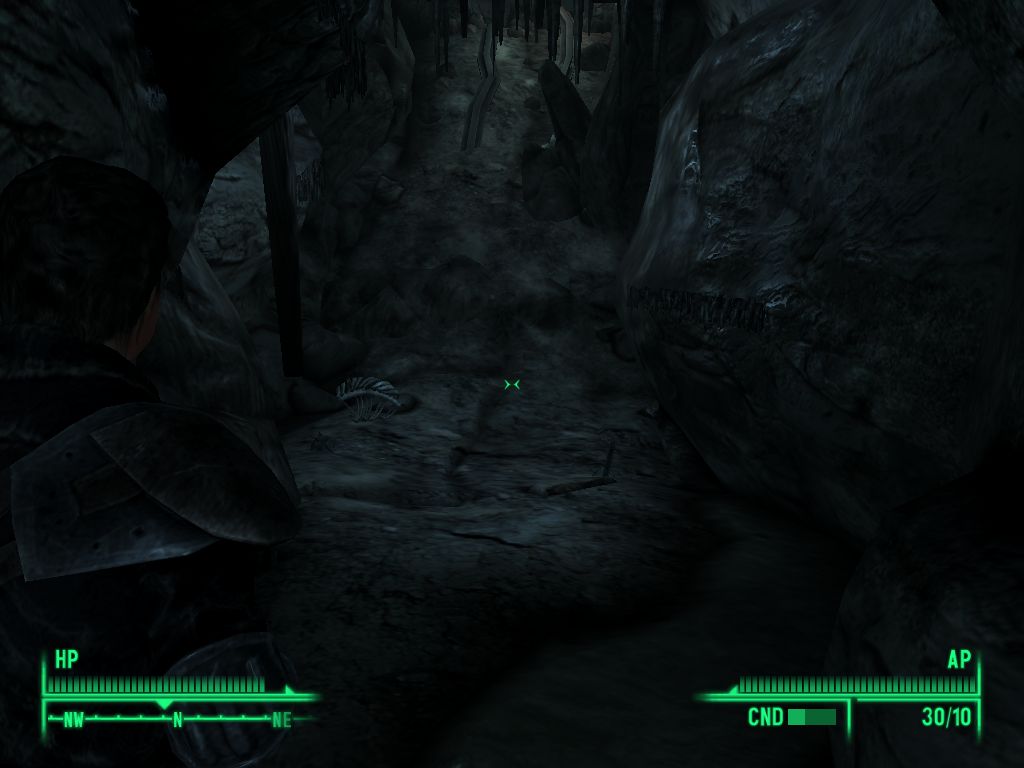Click the compass strip showing N heading
Image resolution: width=1024 pixels, height=768 pixels.
point(178,718)
